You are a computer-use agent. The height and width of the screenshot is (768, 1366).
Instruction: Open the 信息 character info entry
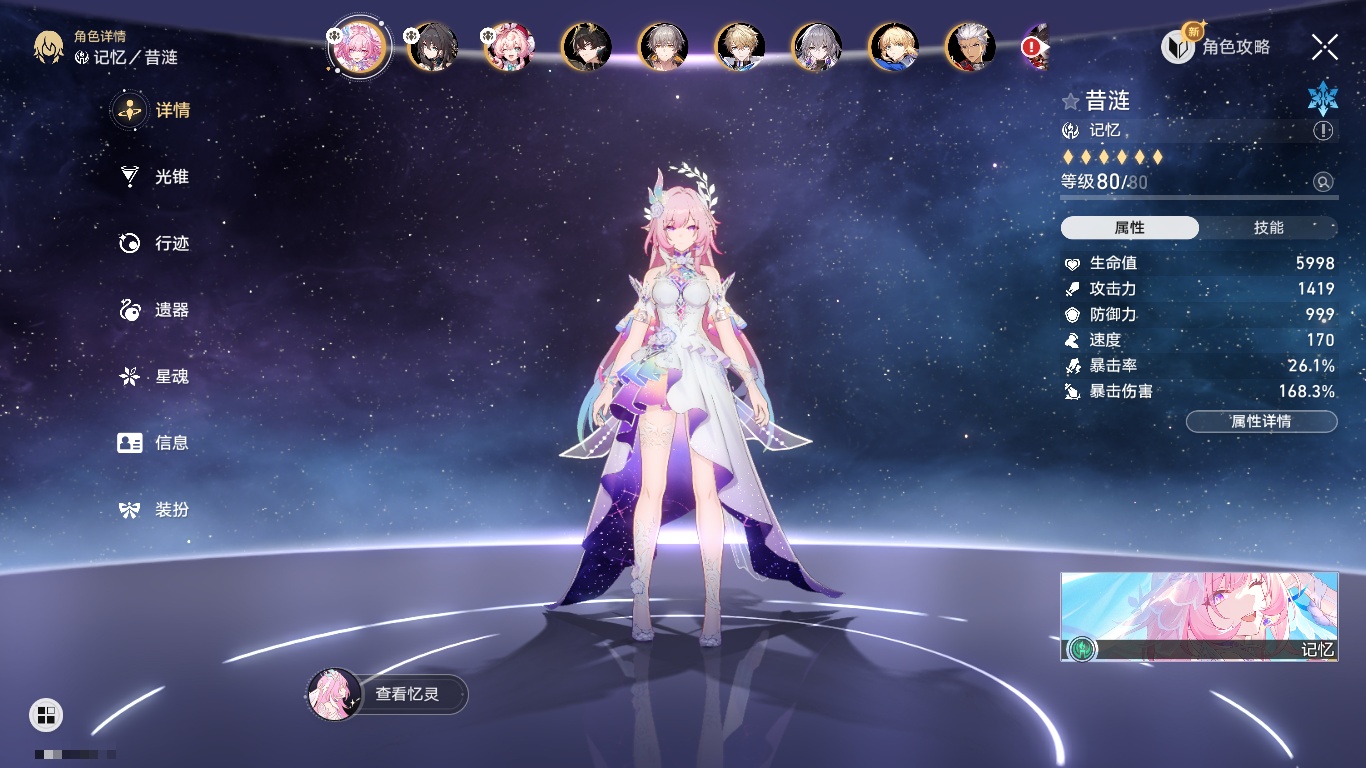154,443
